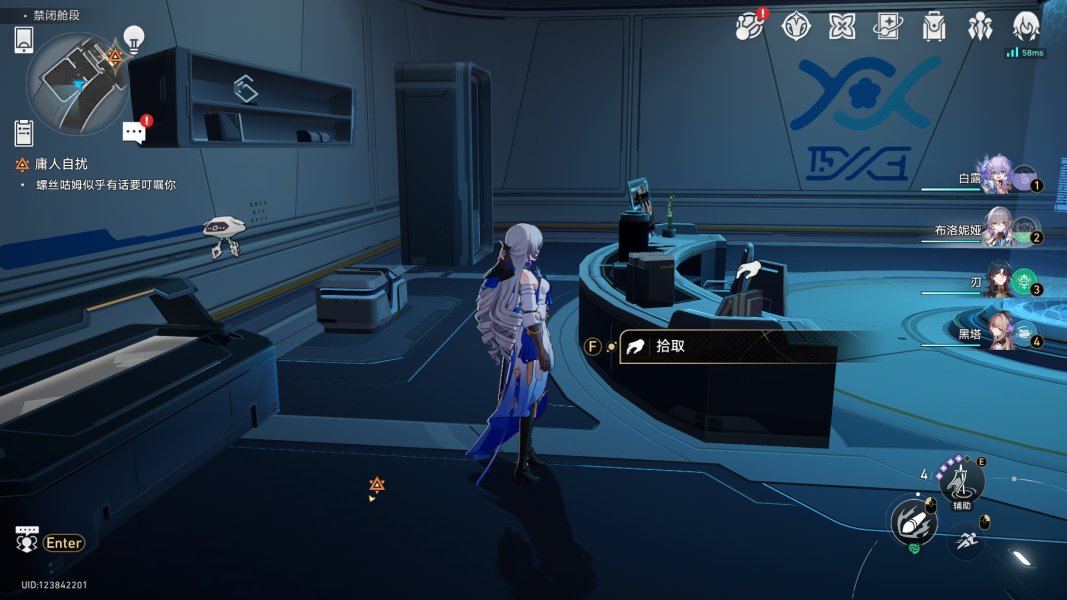Open the orbit icon with red alert

748,26
